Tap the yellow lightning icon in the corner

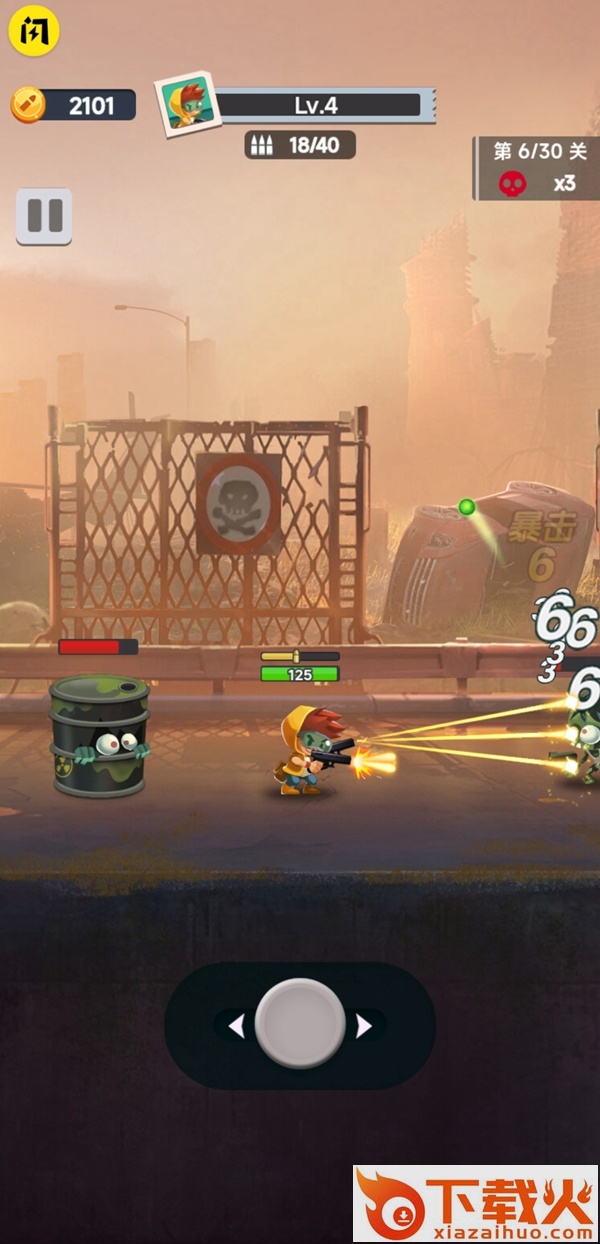[34, 31]
